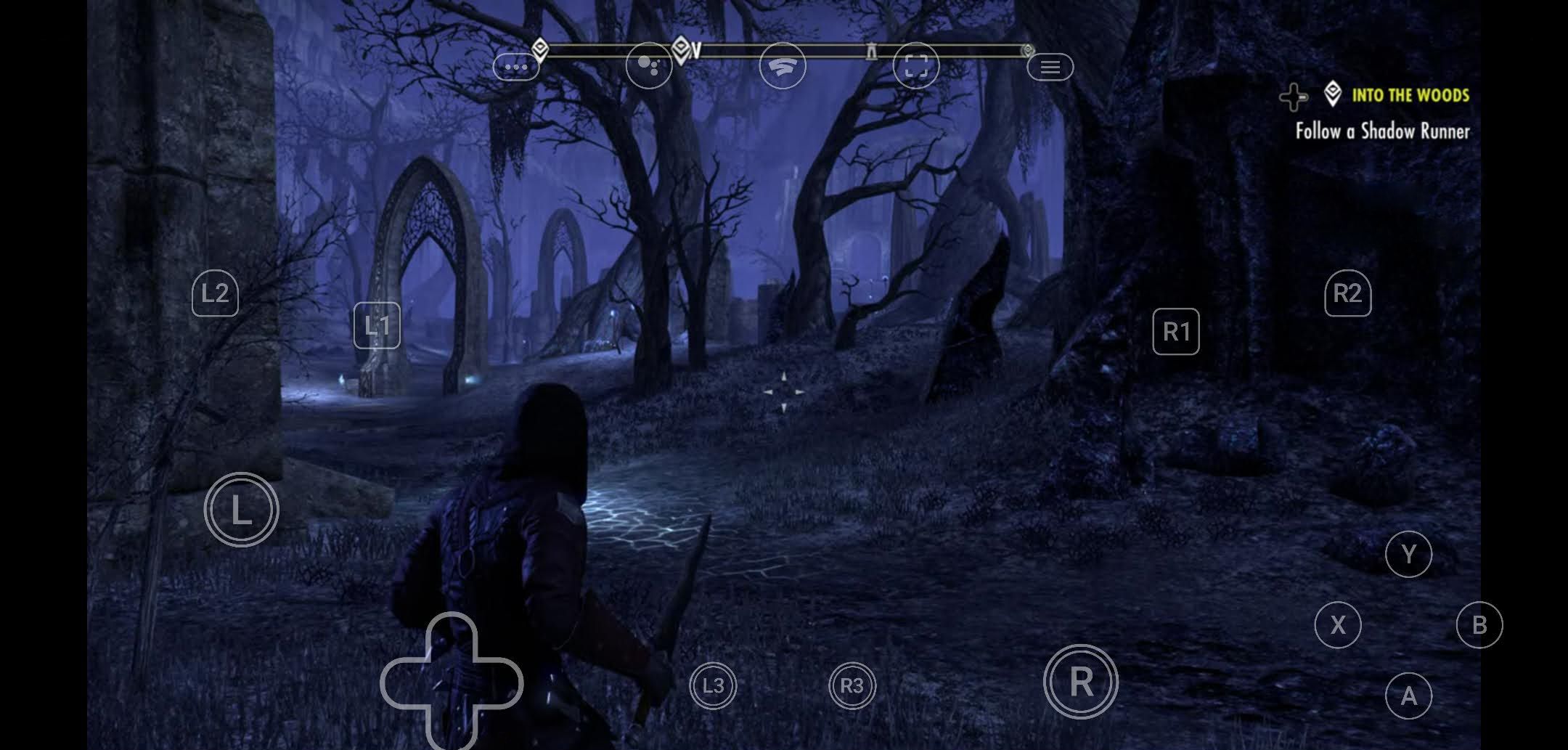This screenshot has height=750, width=1568.
Task: Activate the Google Assistant button
Action: click(x=649, y=66)
